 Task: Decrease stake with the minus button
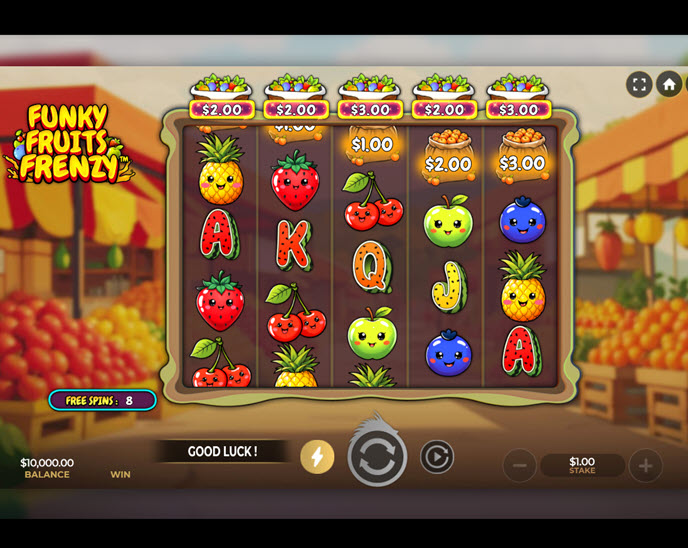(x=519, y=465)
